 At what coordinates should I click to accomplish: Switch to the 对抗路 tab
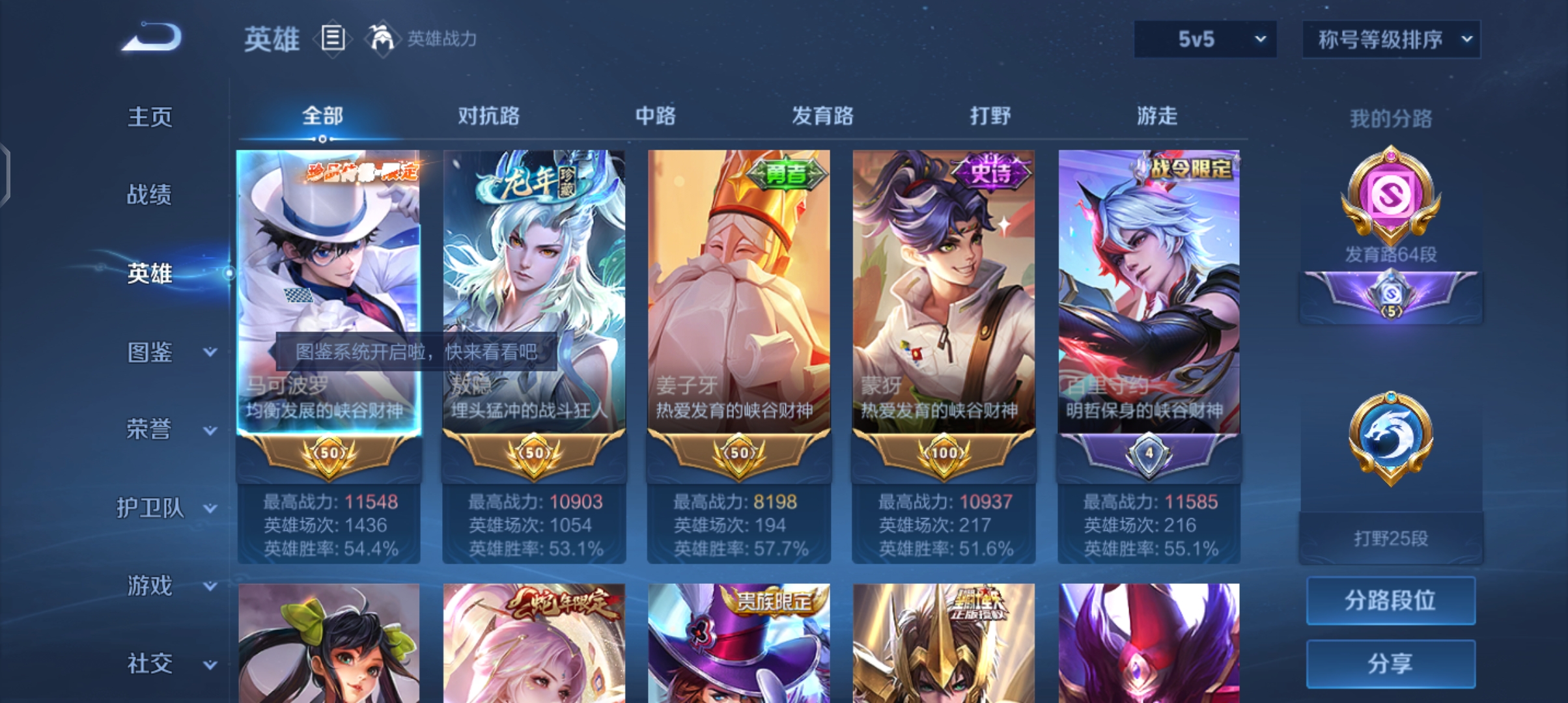pyautogui.click(x=490, y=115)
